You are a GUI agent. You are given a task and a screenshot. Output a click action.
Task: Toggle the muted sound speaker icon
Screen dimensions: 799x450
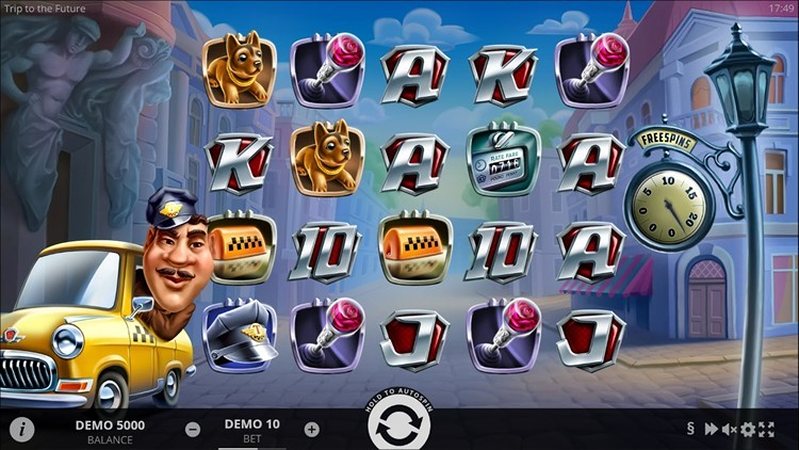coord(729,429)
